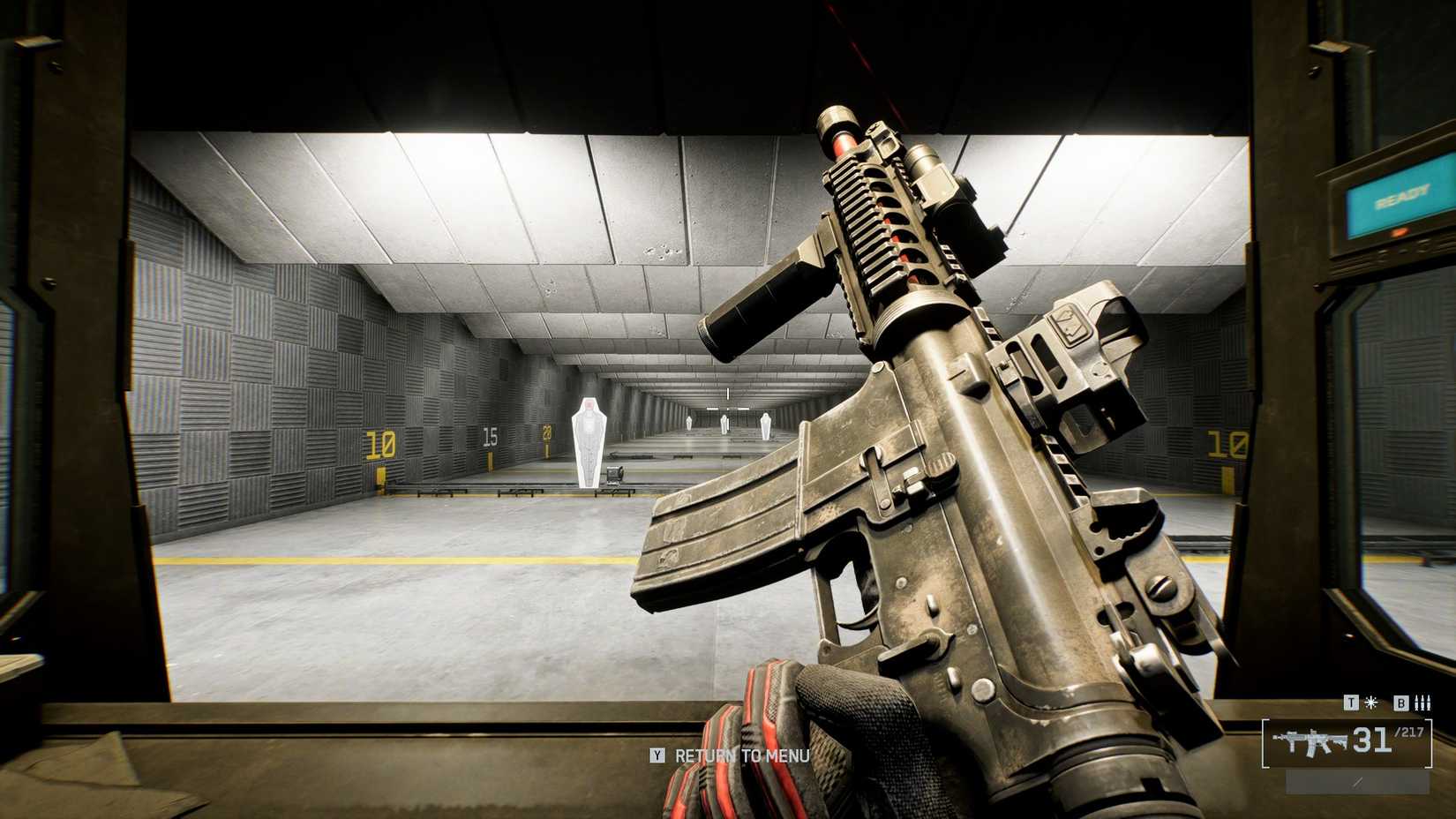Click the Y button prompt icon
The height and width of the screenshot is (819, 1456).
pos(657,756)
